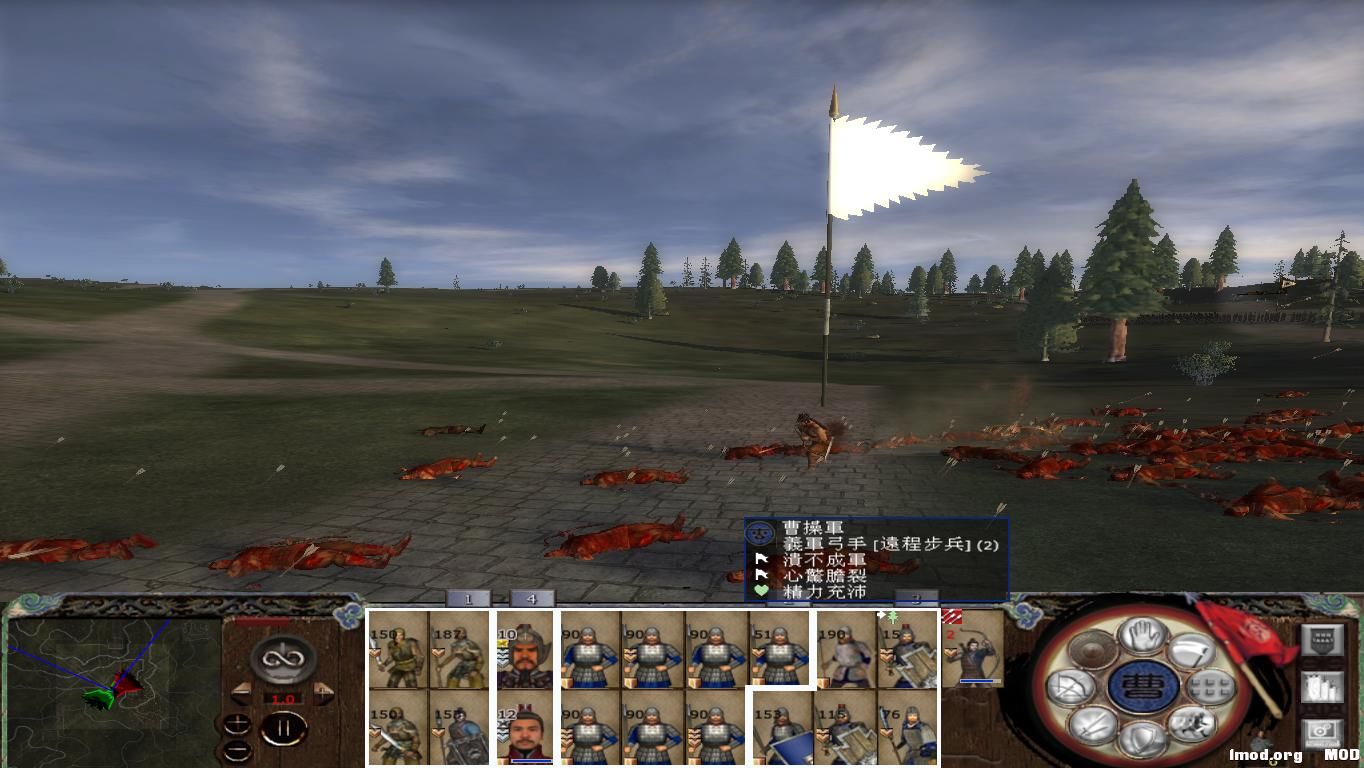Screen dimensions: 1364x768
Task: Open the army statistics button on right panel
Action: click(x=1323, y=688)
